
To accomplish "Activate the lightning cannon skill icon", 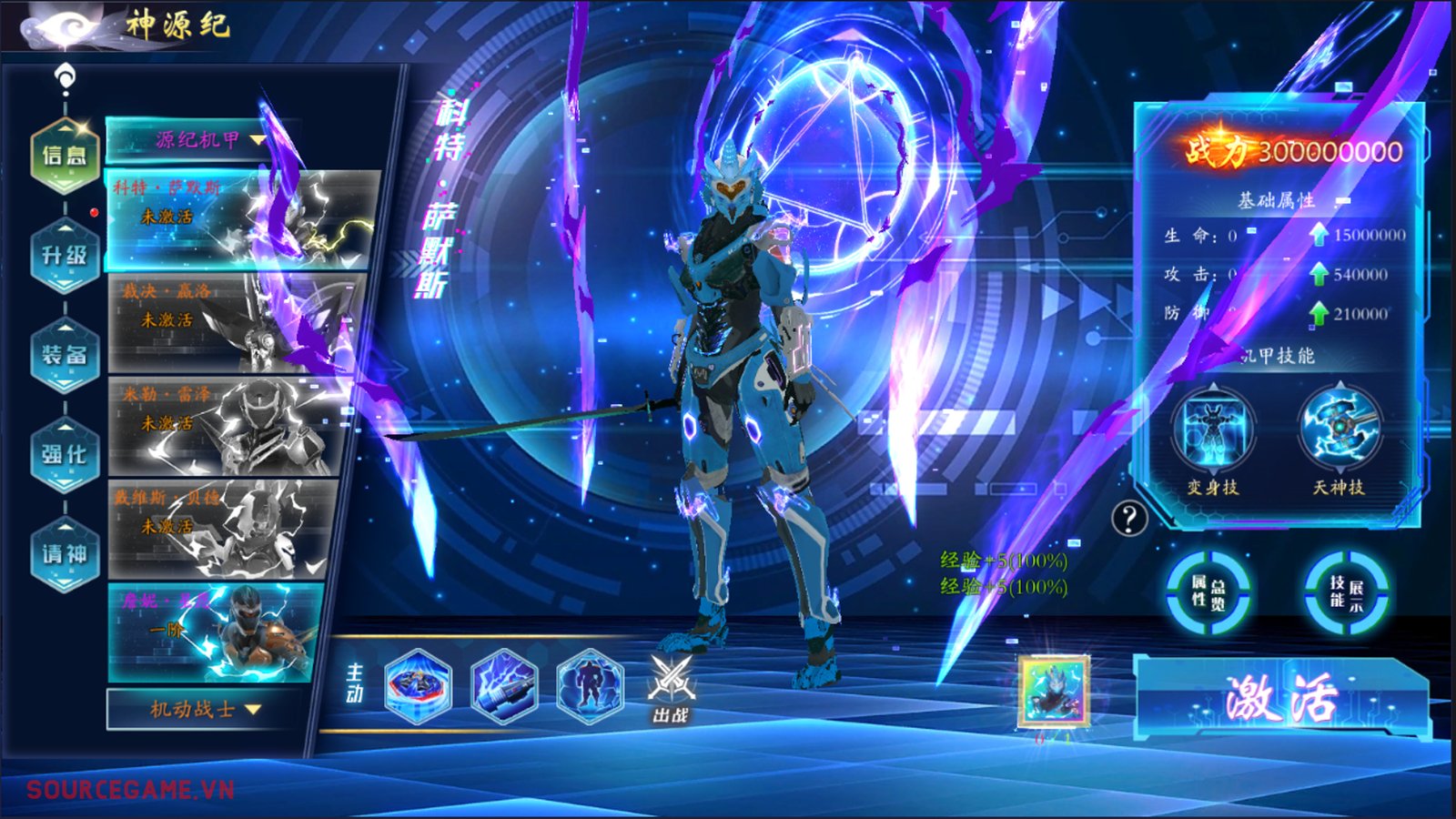I will pyautogui.click(x=504, y=685).
